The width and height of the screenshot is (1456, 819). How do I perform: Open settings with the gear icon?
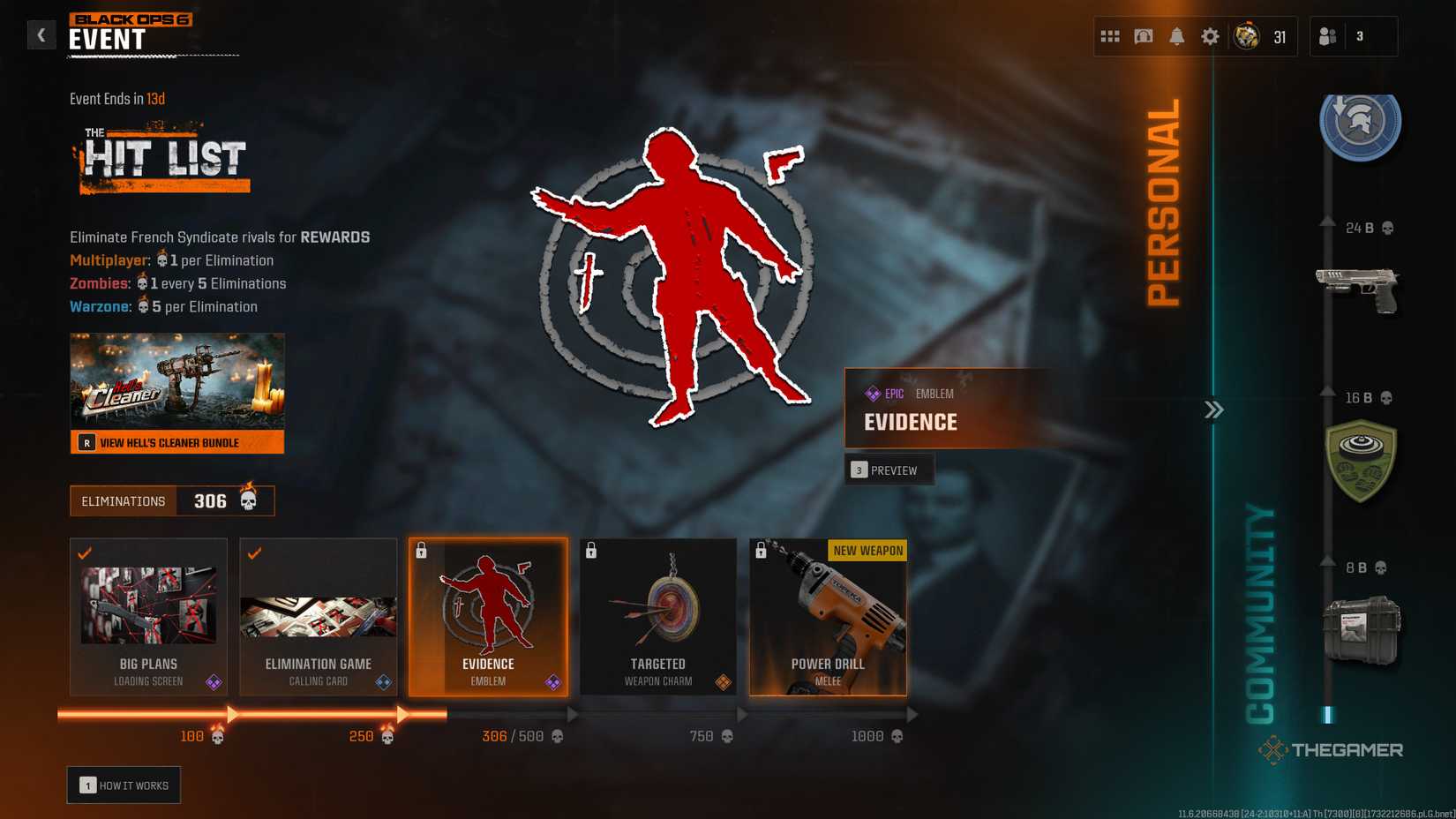[1210, 36]
